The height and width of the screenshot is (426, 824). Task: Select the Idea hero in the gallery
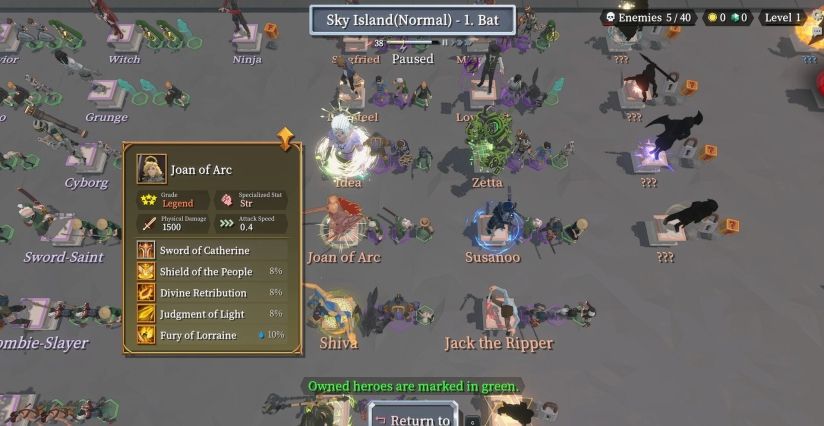pyautogui.click(x=346, y=153)
